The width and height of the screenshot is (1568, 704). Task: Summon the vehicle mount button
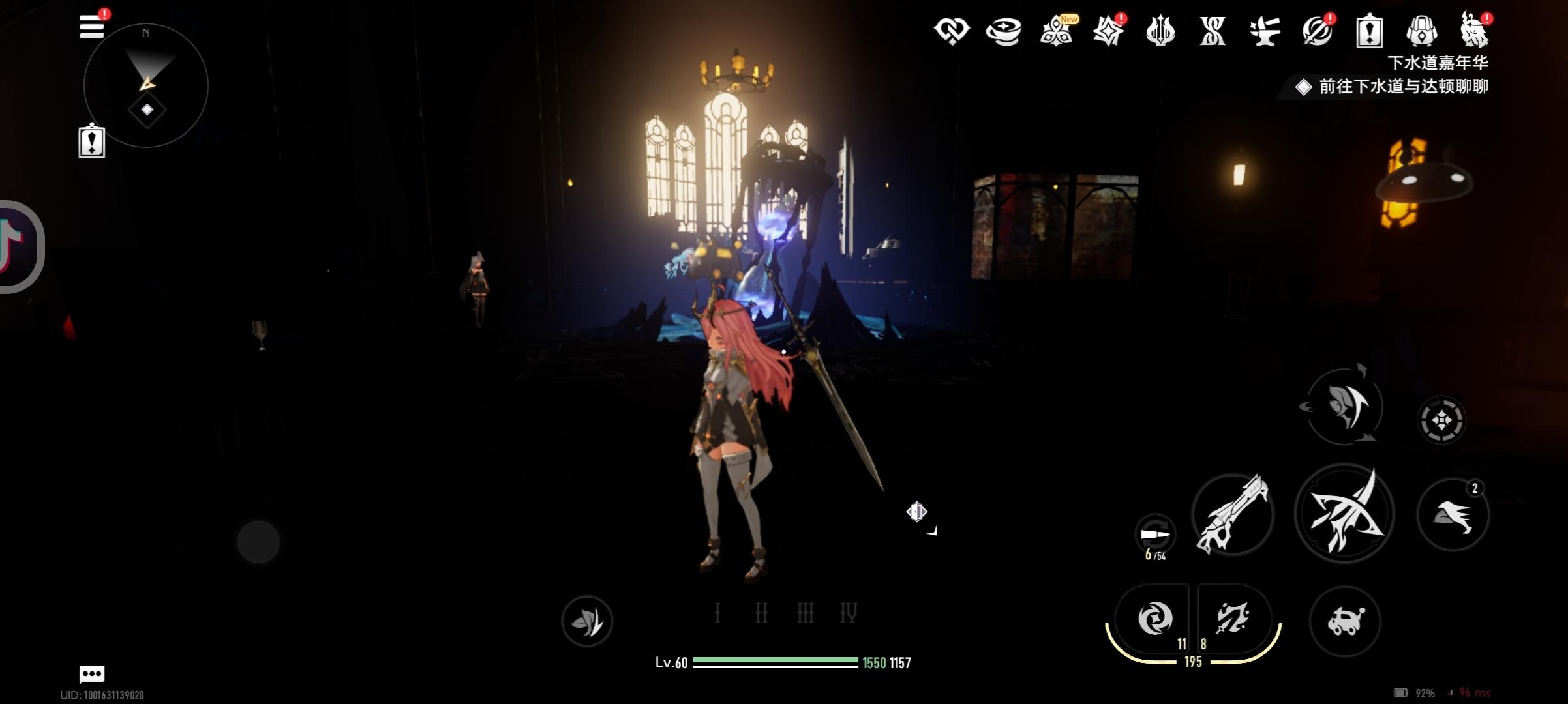1345,621
